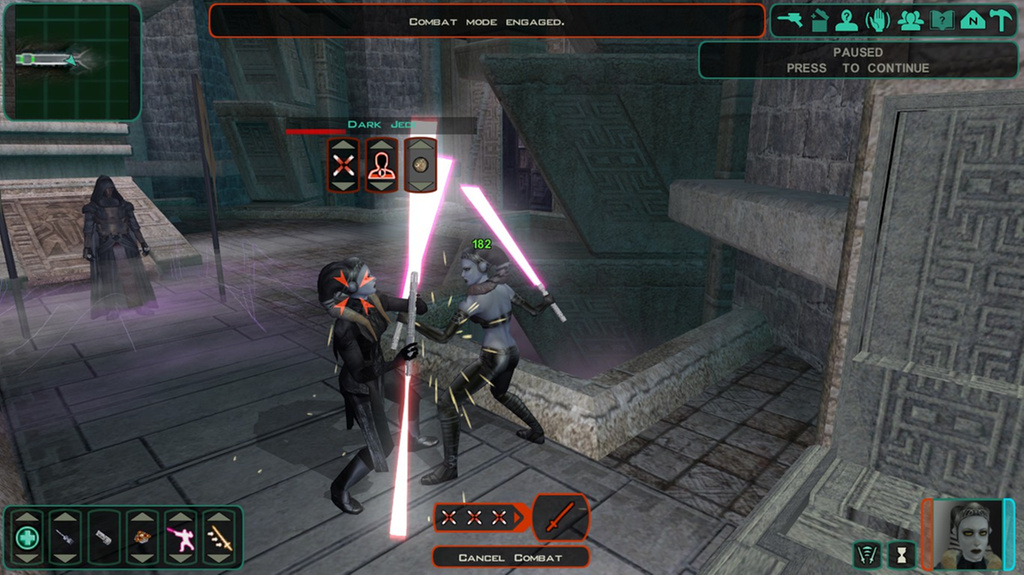Open the Journal book icon
The width and height of the screenshot is (1024, 575).
[940, 20]
